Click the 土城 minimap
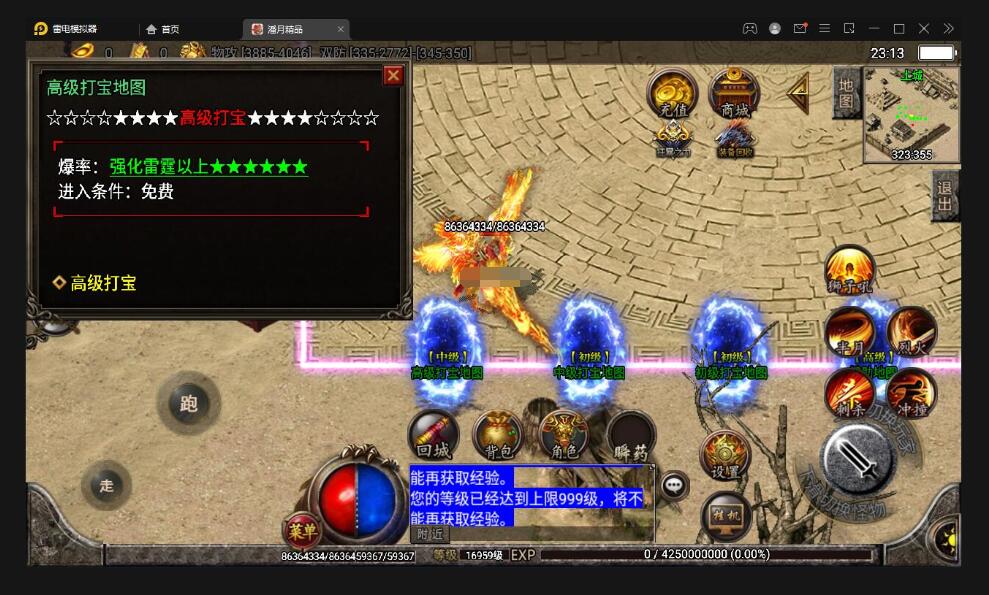Screen dimensions: 989x595 [911, 113]
